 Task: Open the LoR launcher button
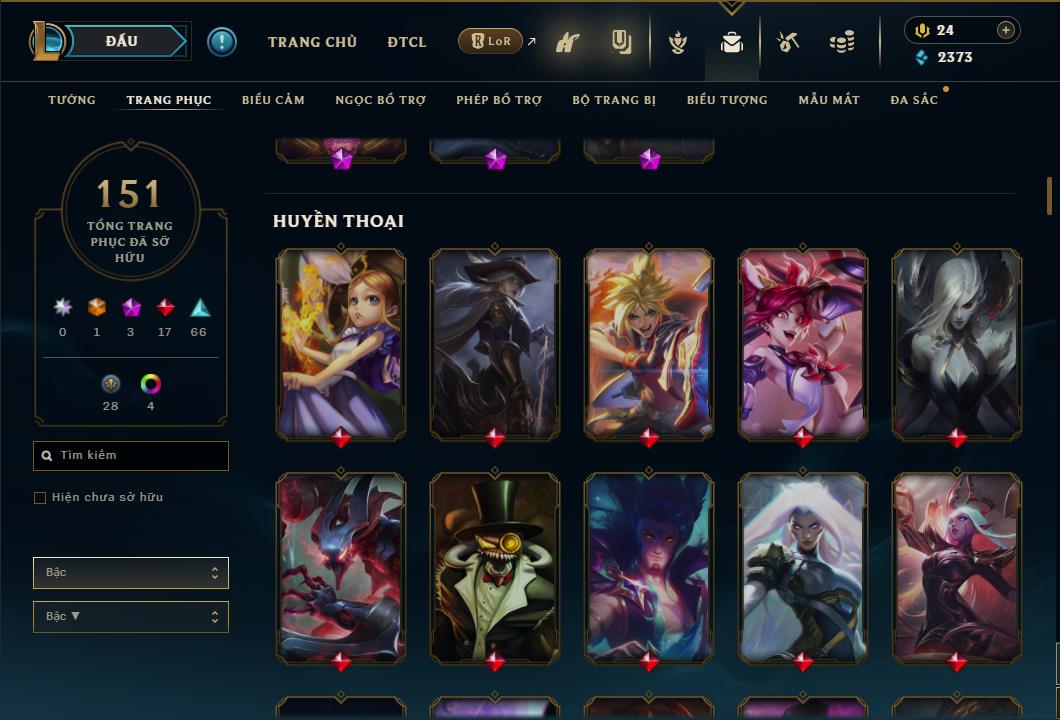(490, 41)
